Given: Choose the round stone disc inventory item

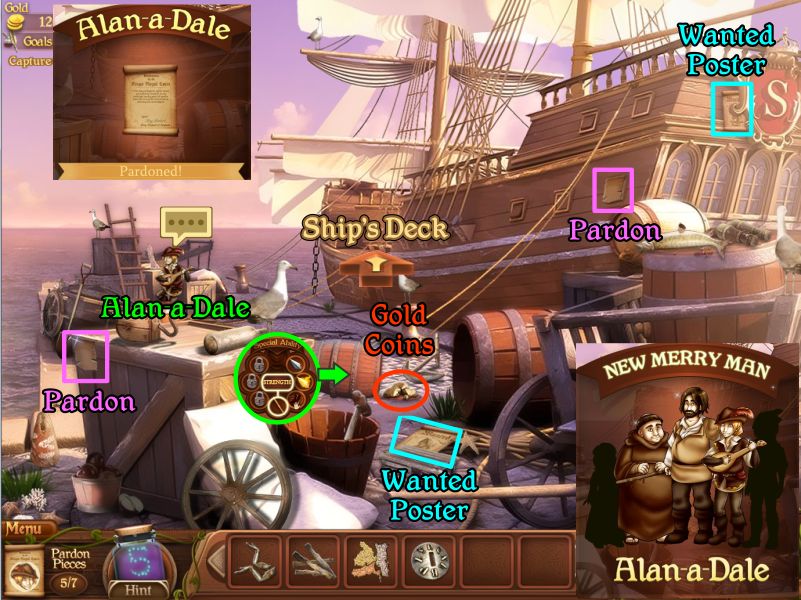Looking at the screenshot, I should pyautogui.click(x=428, y=561).
